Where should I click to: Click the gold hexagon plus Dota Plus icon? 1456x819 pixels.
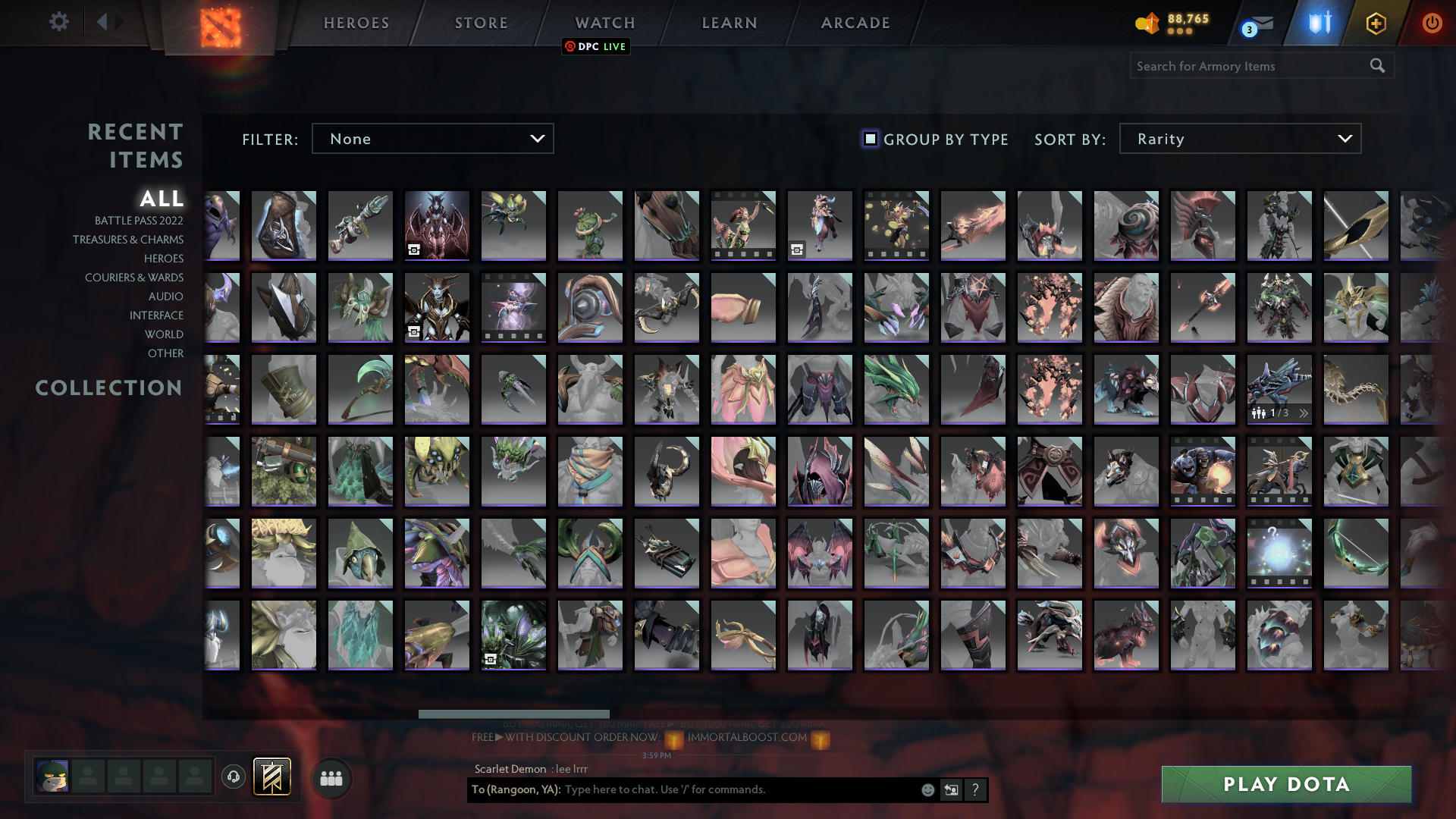[x=1376, y=23]
